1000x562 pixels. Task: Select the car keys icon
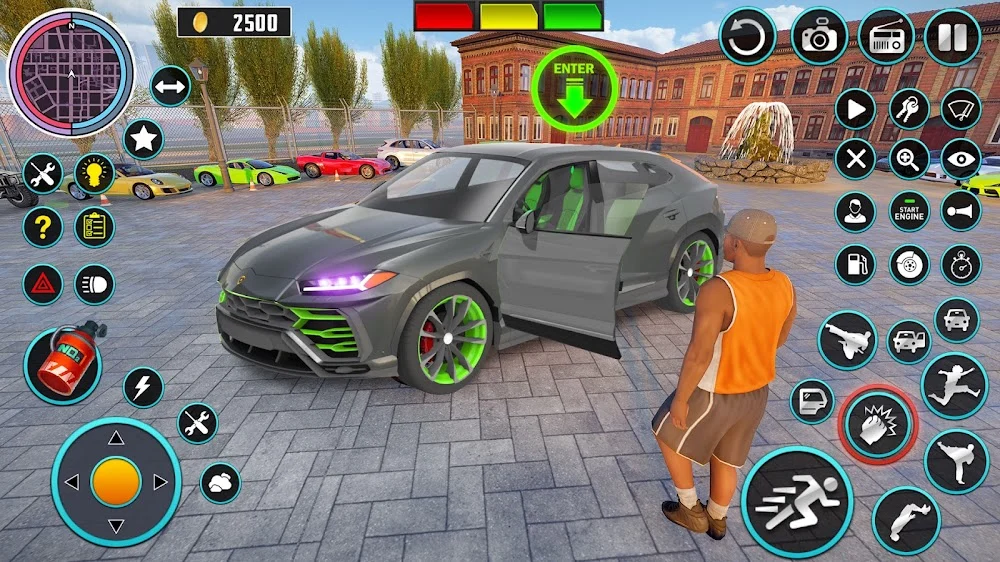click(x=909, y=109)
